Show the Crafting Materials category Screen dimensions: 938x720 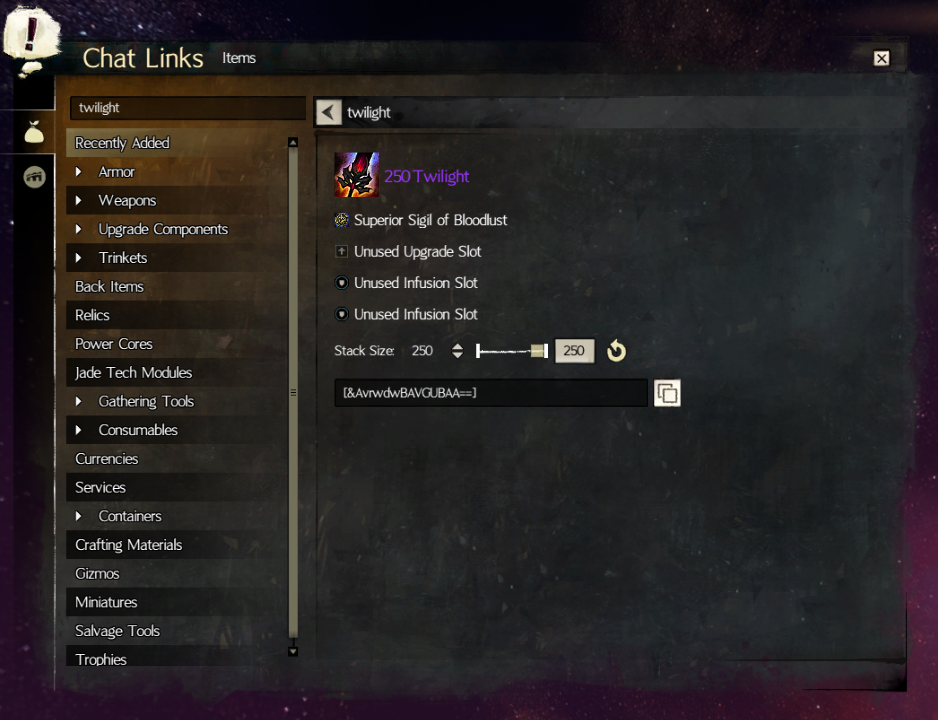[128, 545]
